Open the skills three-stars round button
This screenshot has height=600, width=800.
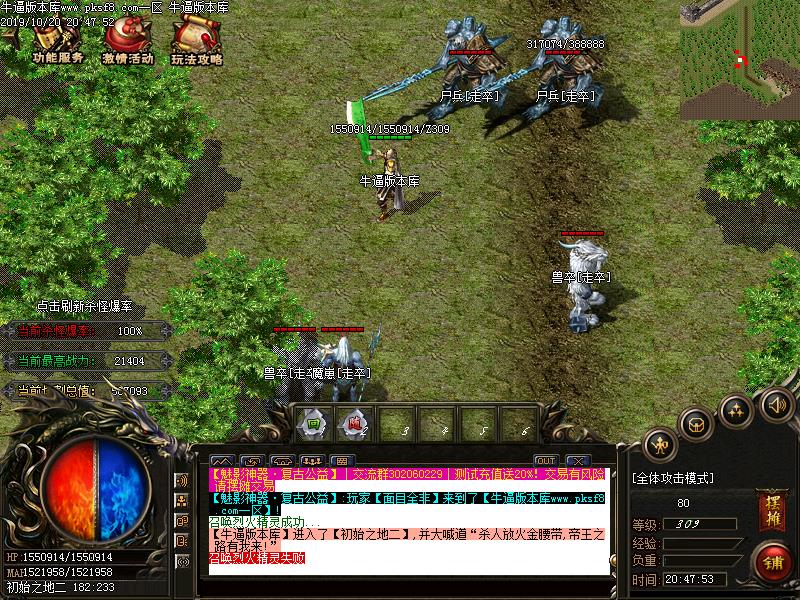point(736,409)
